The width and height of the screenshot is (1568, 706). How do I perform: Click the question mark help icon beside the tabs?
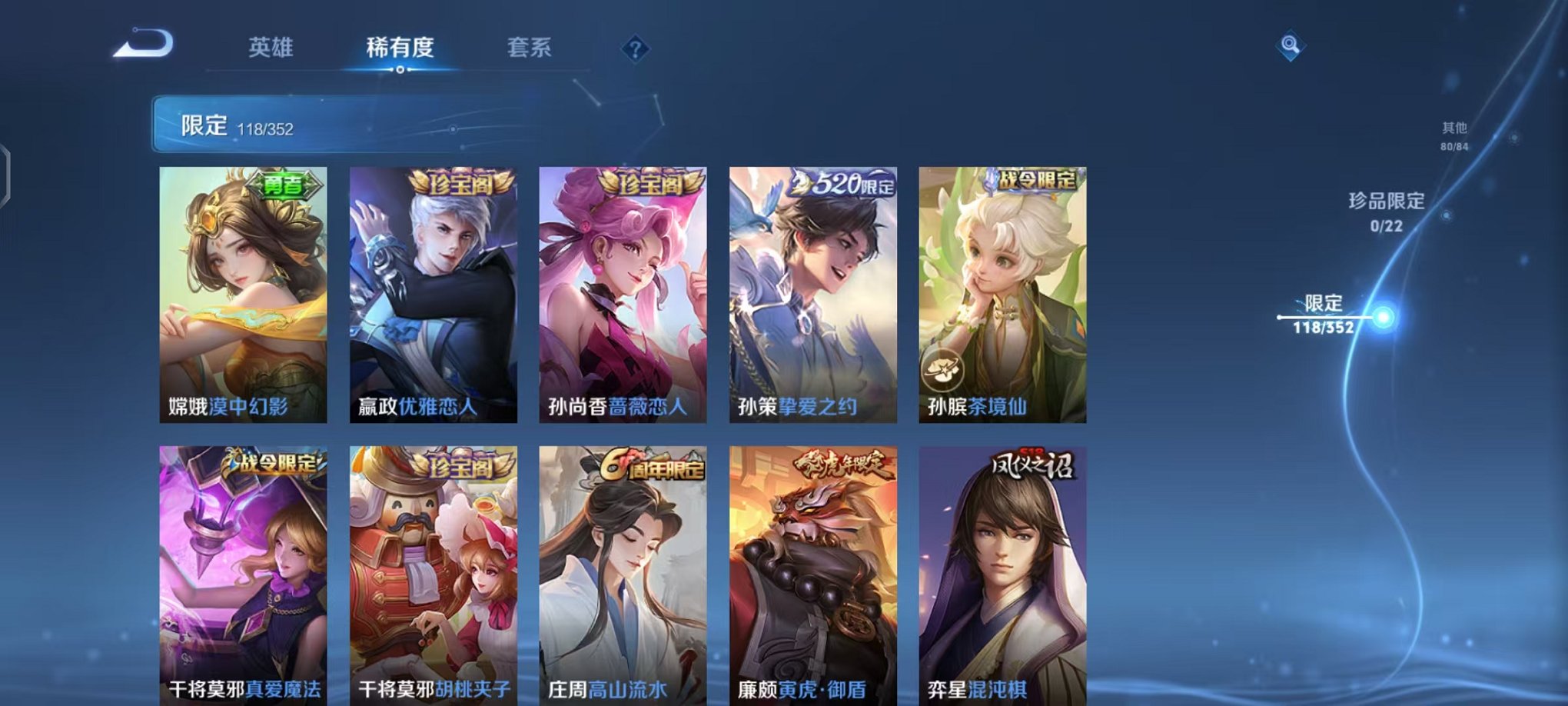pos(634,49)
